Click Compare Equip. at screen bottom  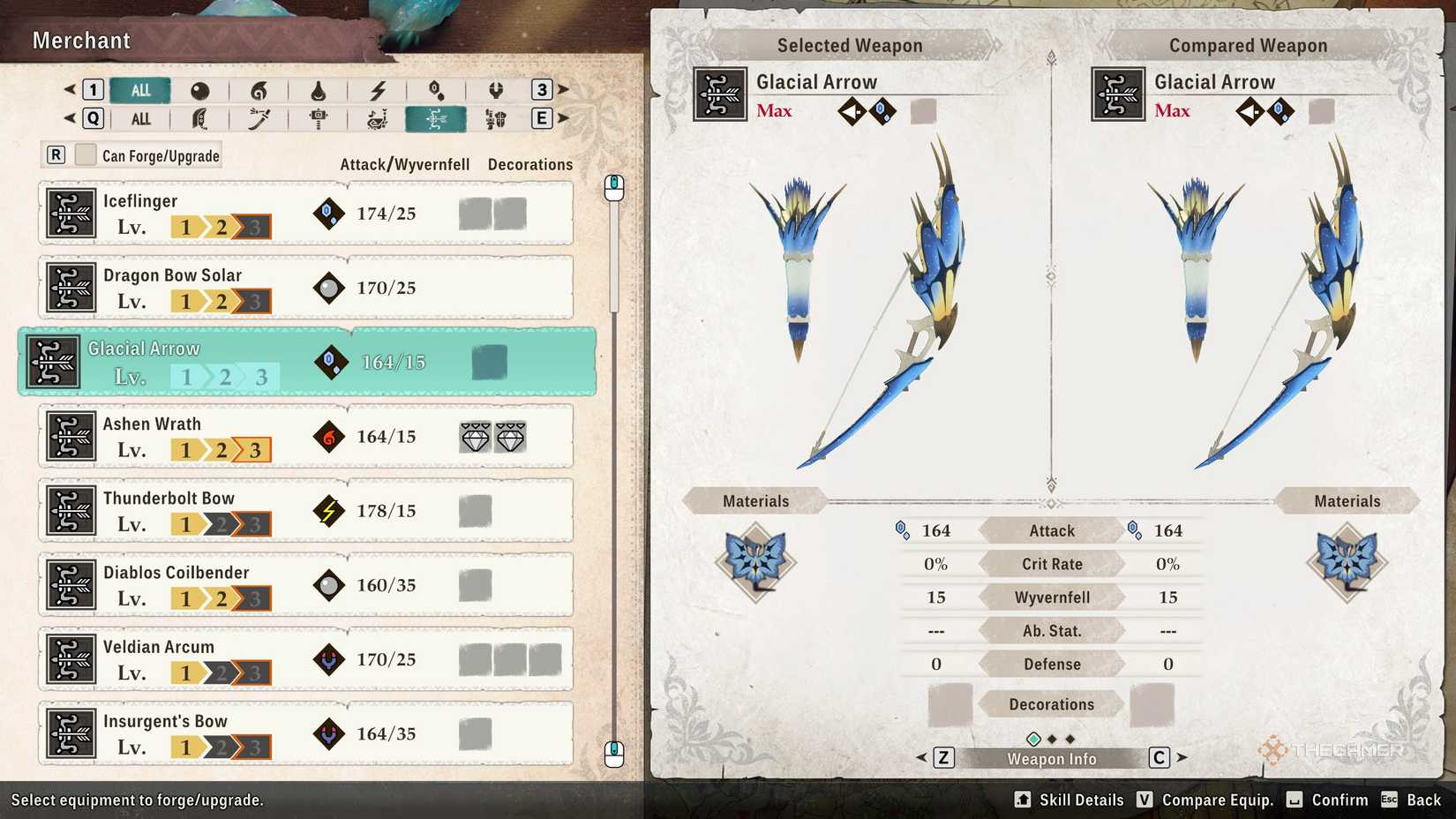coord(1218,800)
